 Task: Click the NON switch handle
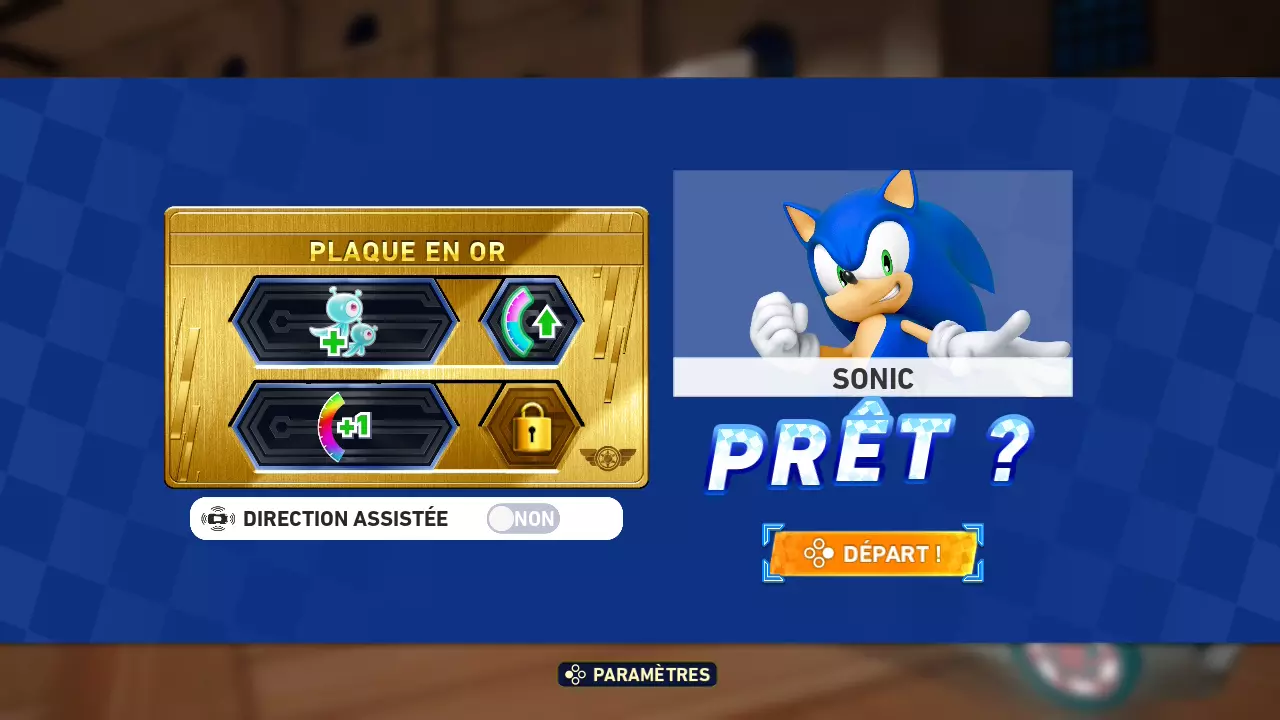point(502,518)
